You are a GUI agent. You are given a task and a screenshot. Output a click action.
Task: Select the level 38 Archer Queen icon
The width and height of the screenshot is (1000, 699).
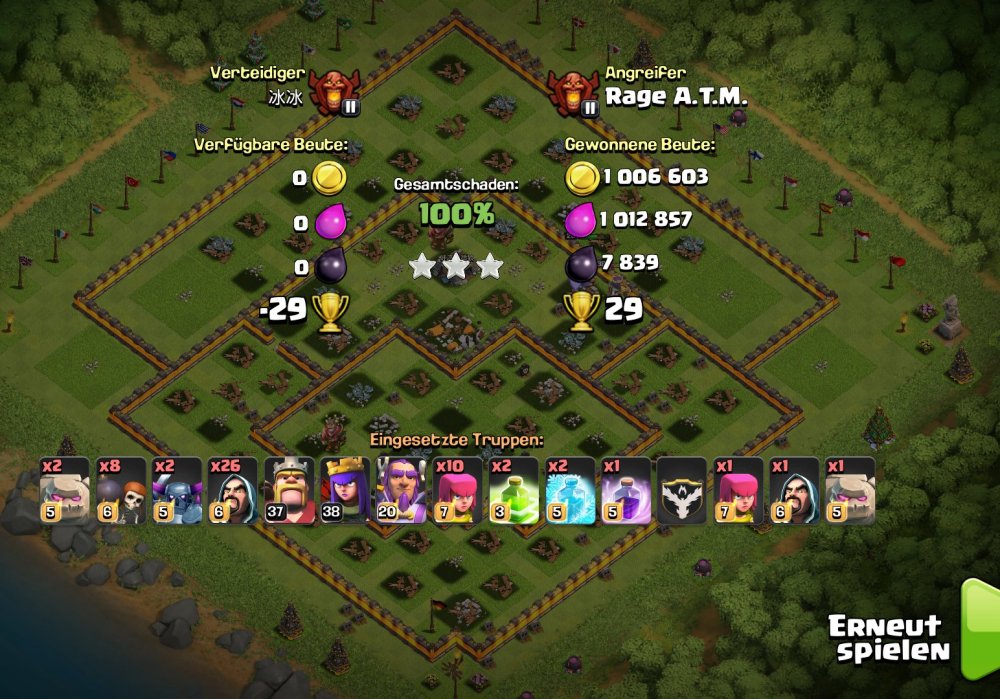click(345, 491)
